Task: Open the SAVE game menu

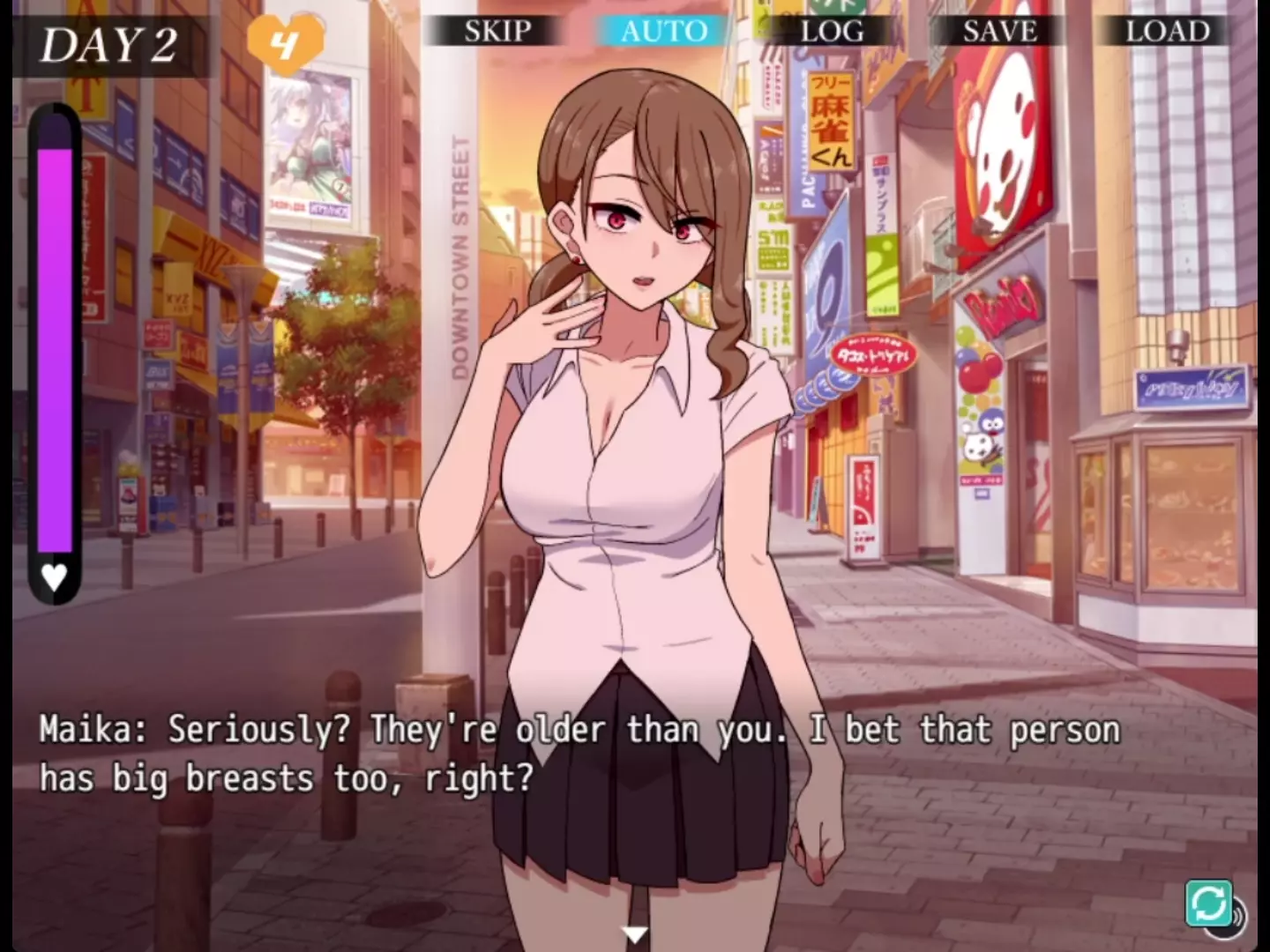Action: coord(999,32)
